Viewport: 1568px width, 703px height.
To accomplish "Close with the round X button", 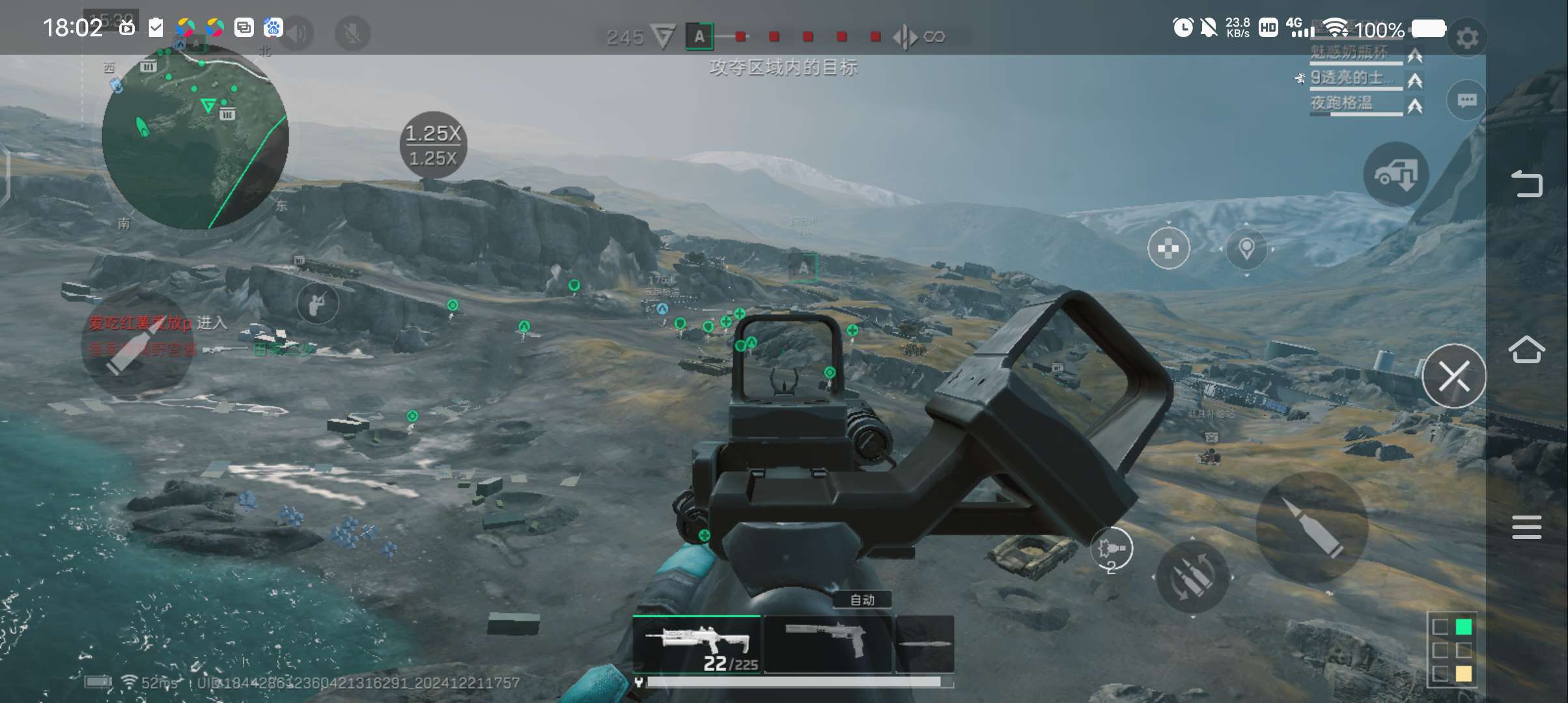I will click(x=1453, y=376).
